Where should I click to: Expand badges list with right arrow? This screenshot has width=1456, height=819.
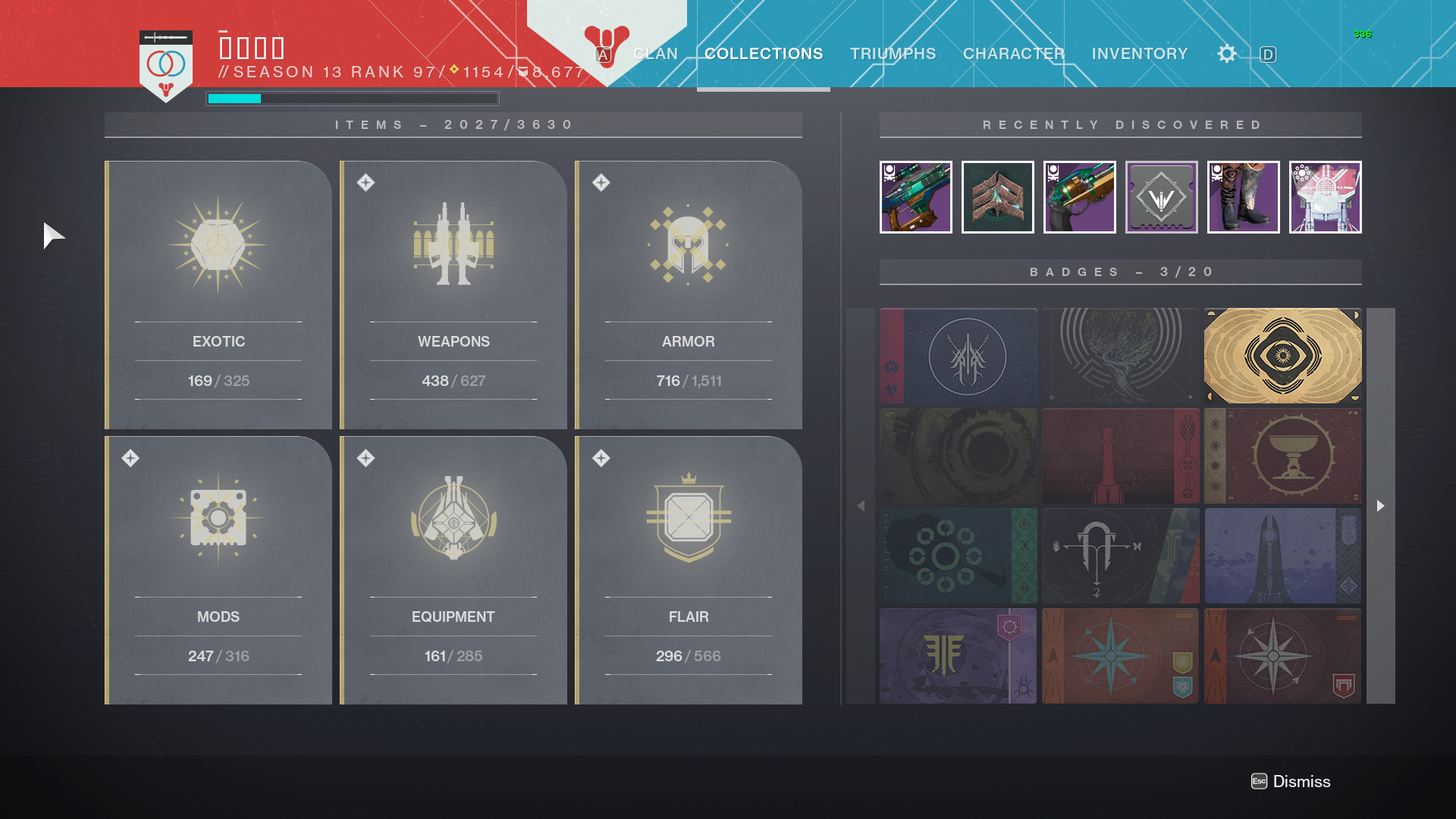point(1381,505)
